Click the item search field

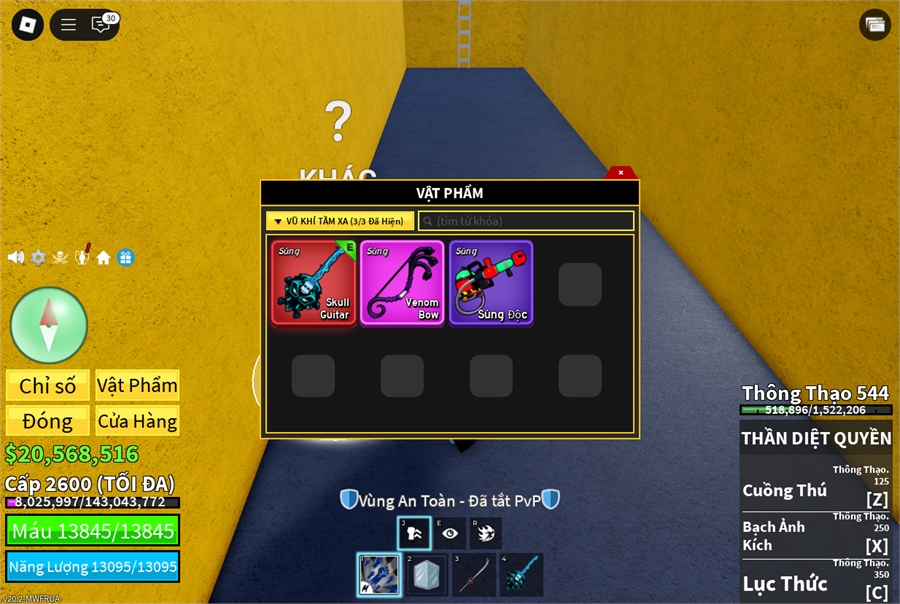click(x=526, y=221)
